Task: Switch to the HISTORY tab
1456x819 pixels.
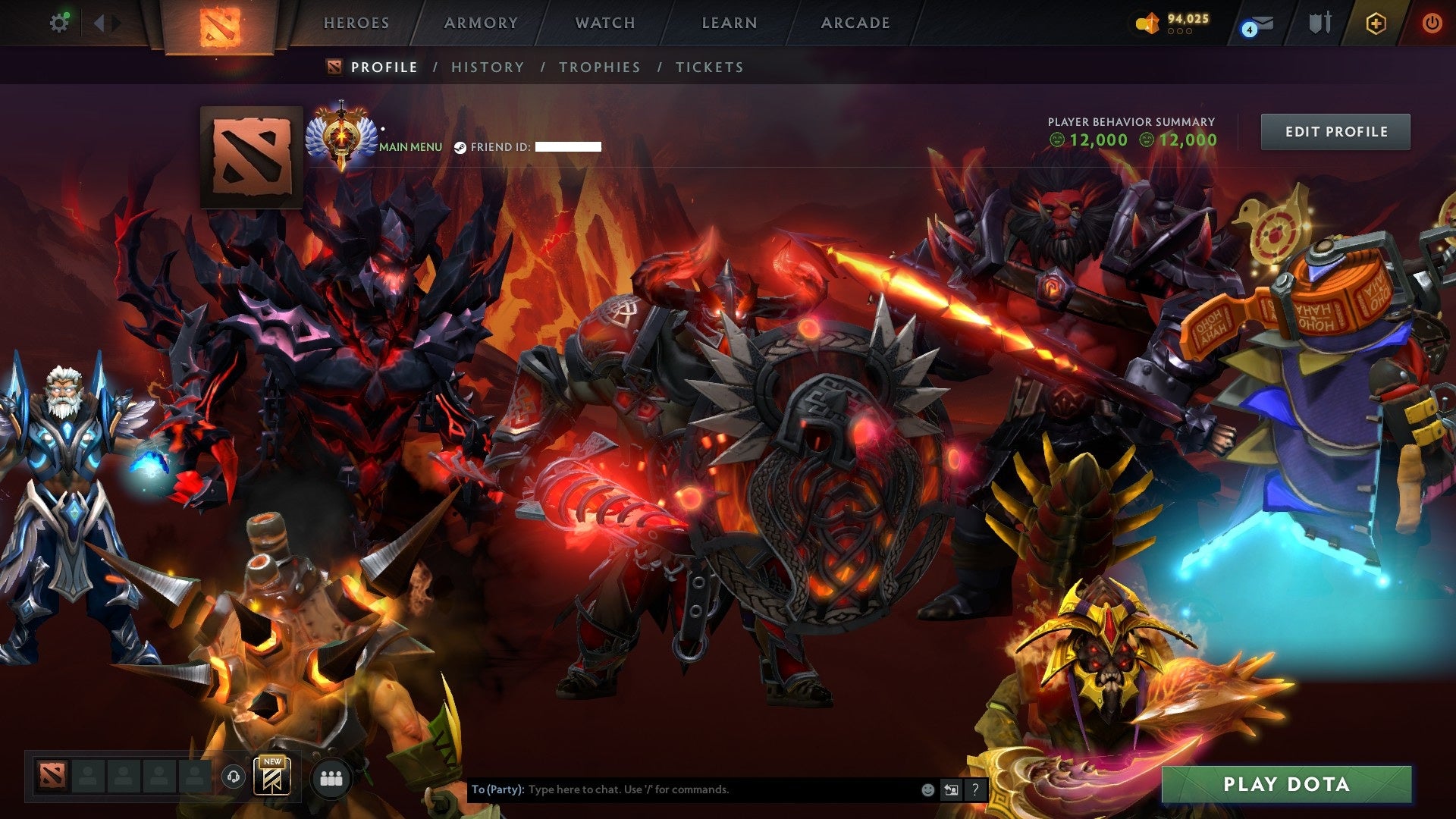Action: (x=487, y=67)
